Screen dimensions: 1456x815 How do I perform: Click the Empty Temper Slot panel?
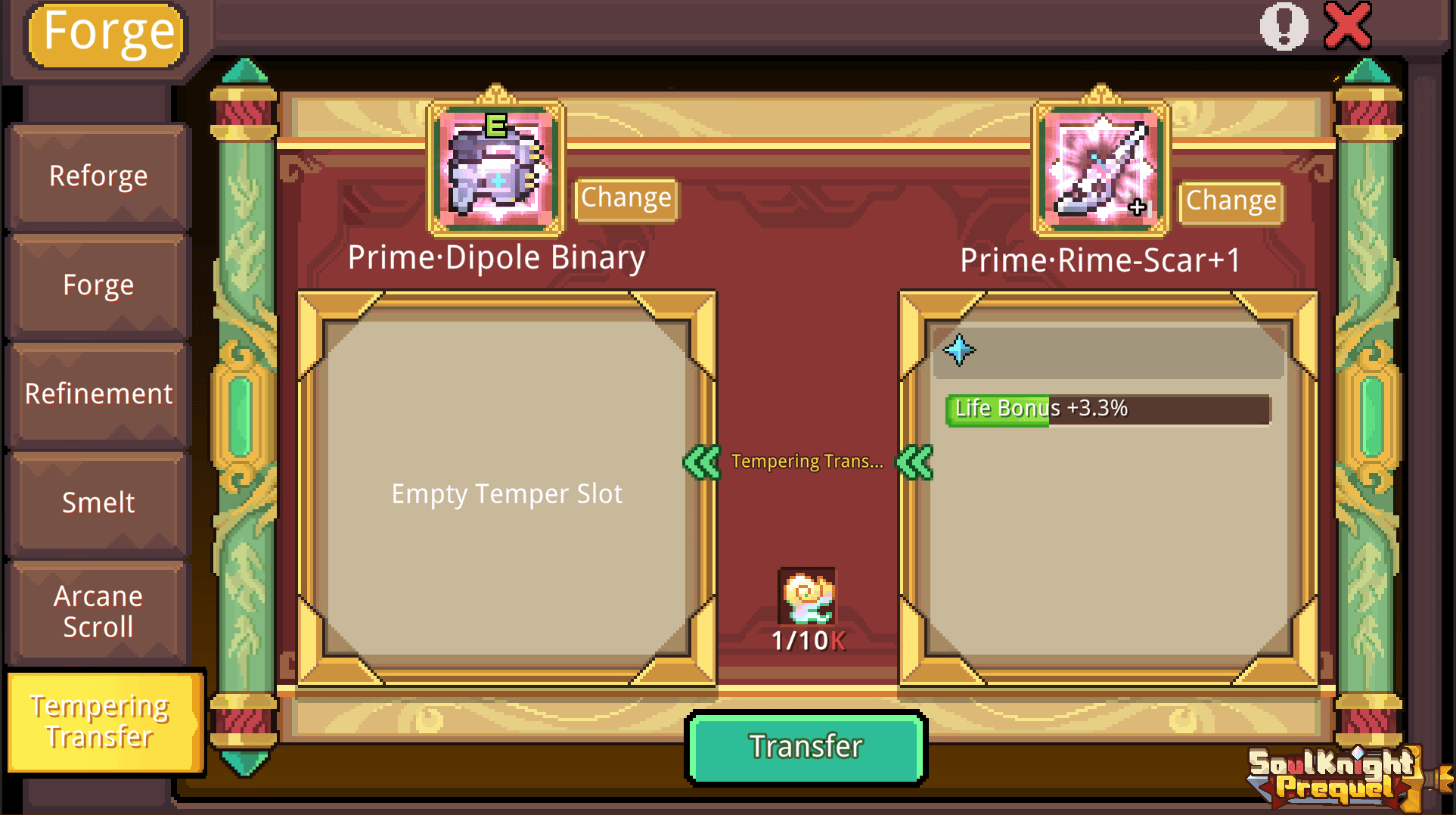pos(507,493)
